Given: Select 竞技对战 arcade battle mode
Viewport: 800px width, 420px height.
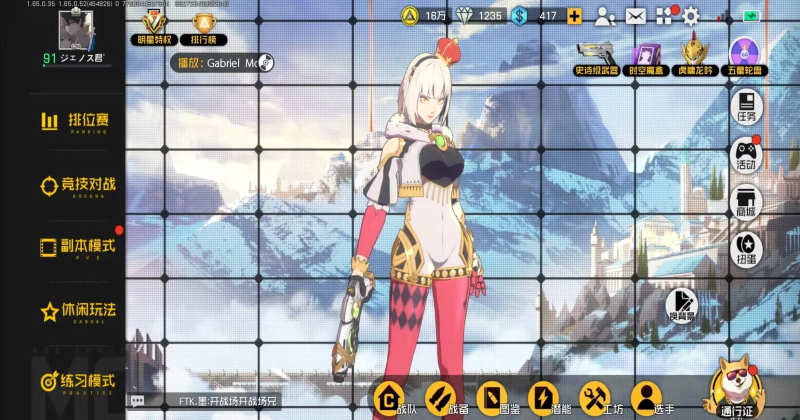Looking at the screenshot, I should pyautogui.click(x=77, y=184).
